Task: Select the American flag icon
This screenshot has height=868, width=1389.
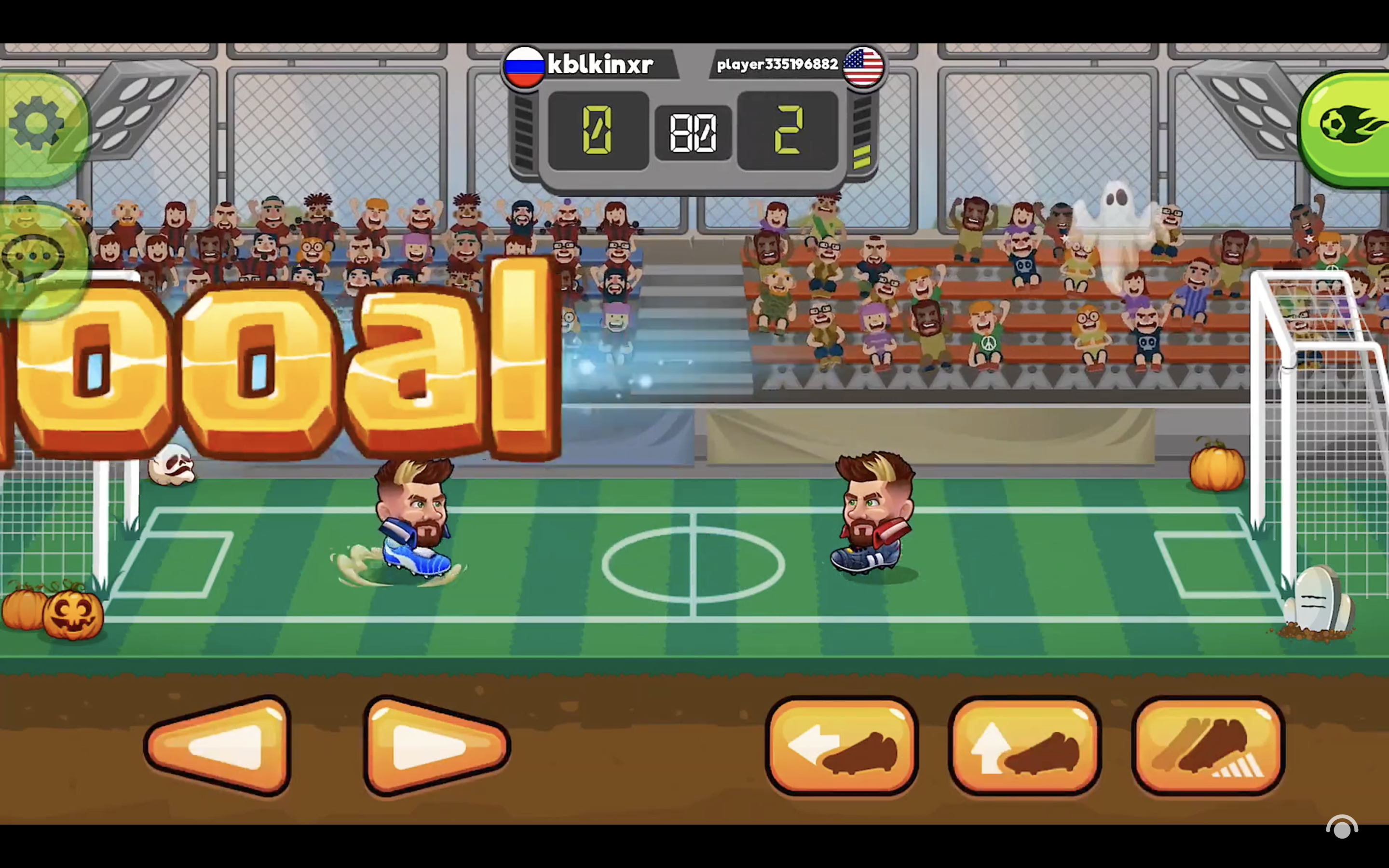Action: point(862,67)
